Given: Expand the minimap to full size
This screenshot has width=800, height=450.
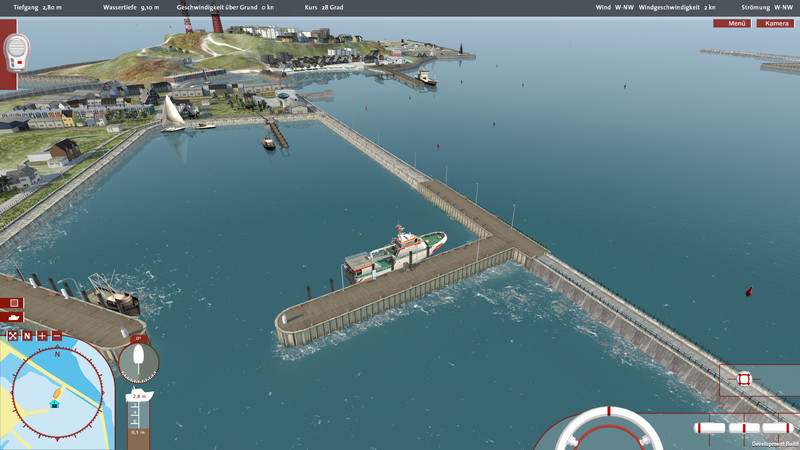Looking at the screenshot, I should coord(13,336).
